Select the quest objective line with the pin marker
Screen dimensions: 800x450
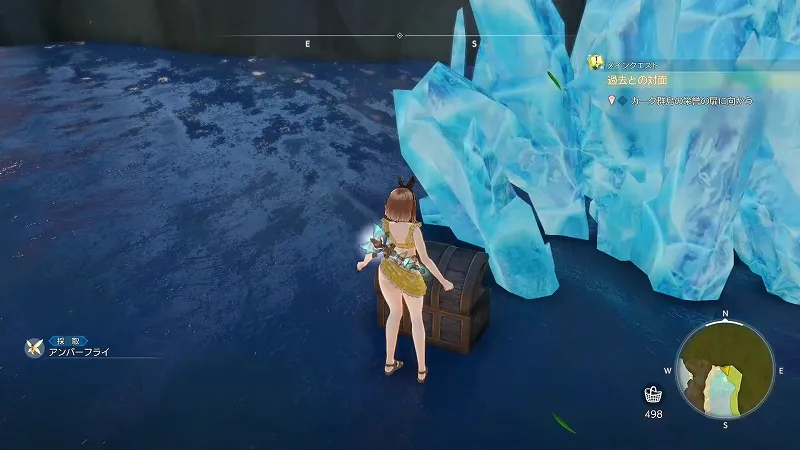pos(684,101)
